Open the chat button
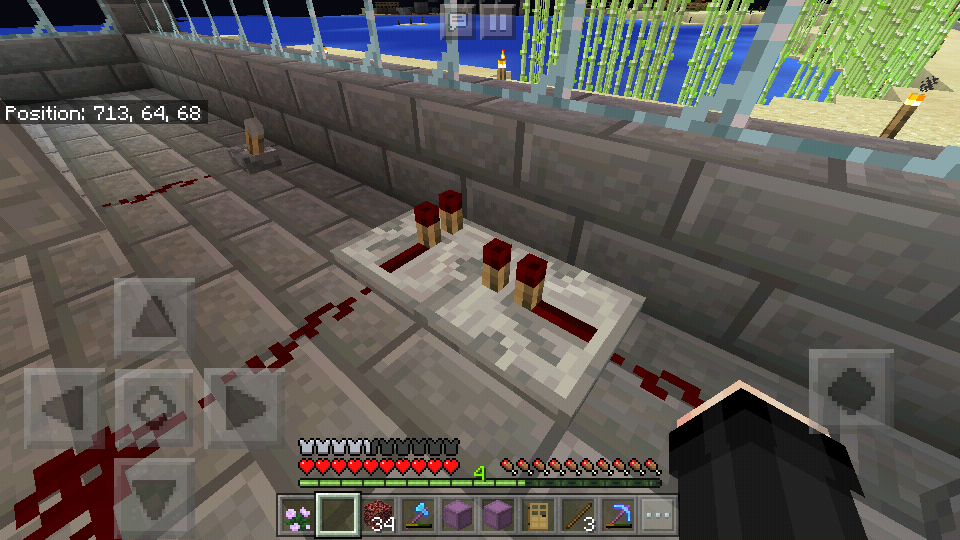 459,21
